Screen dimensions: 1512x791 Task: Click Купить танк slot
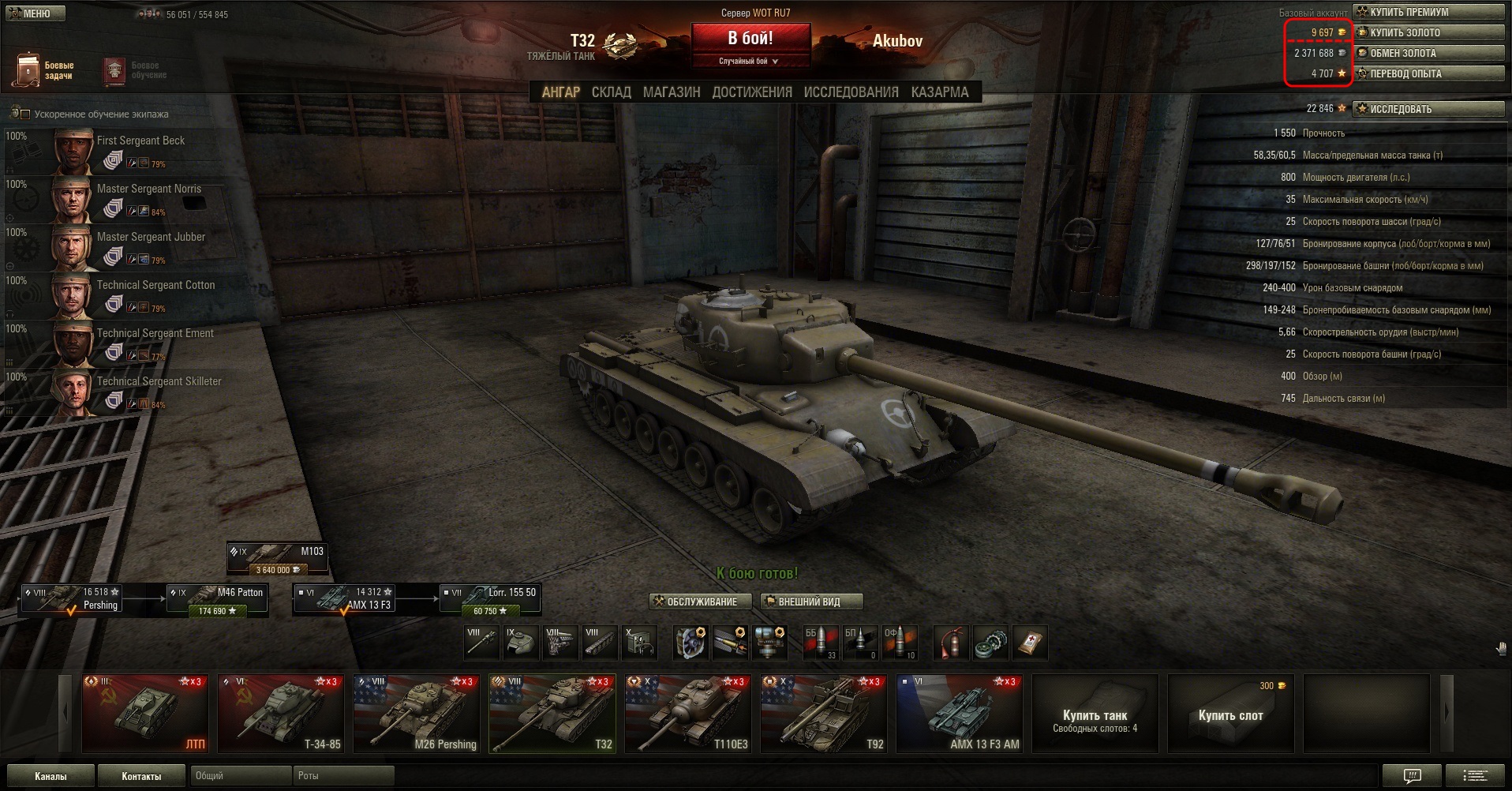coord(1095,714)
